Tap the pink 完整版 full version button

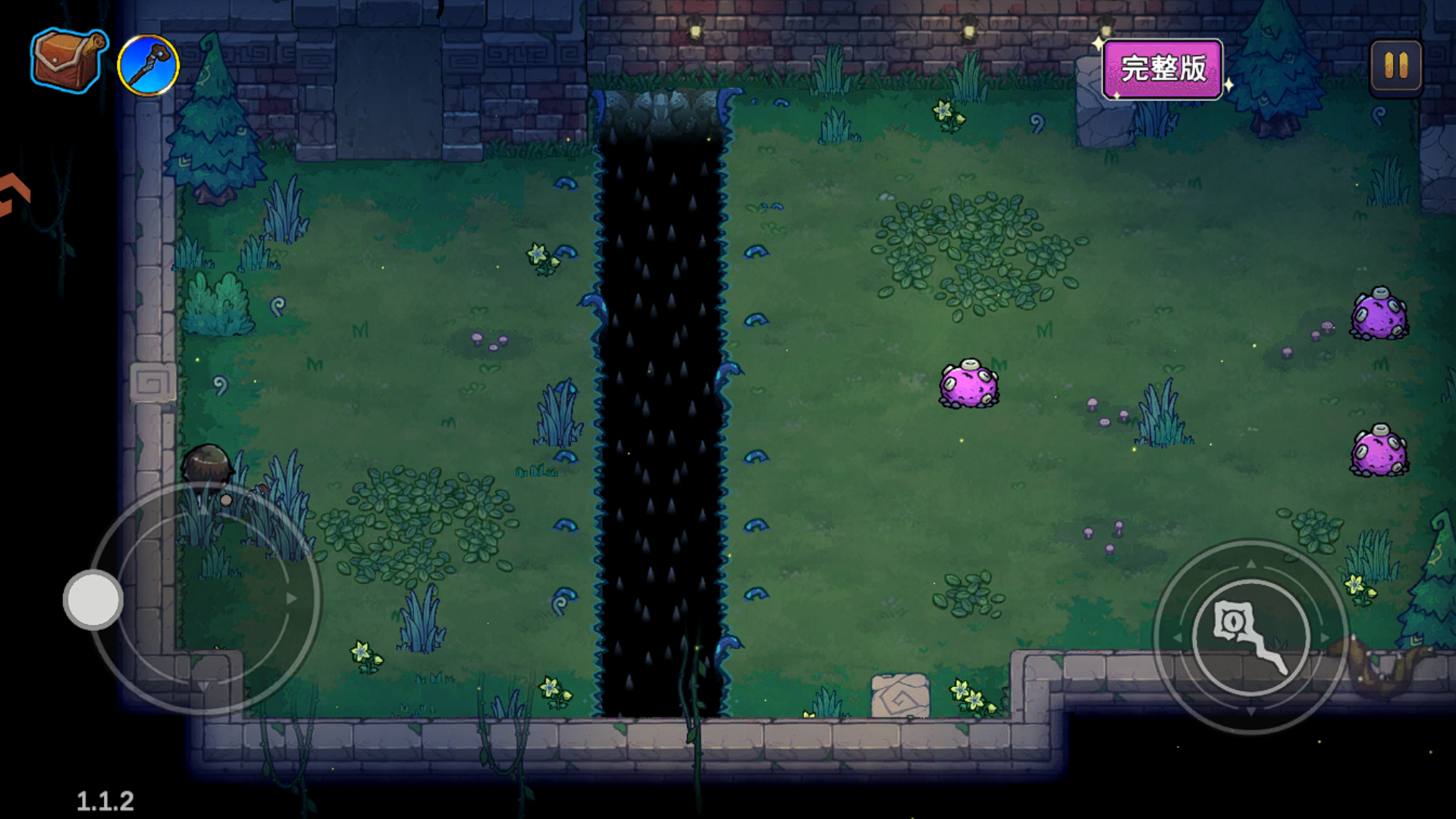[x=1162, y=69]
